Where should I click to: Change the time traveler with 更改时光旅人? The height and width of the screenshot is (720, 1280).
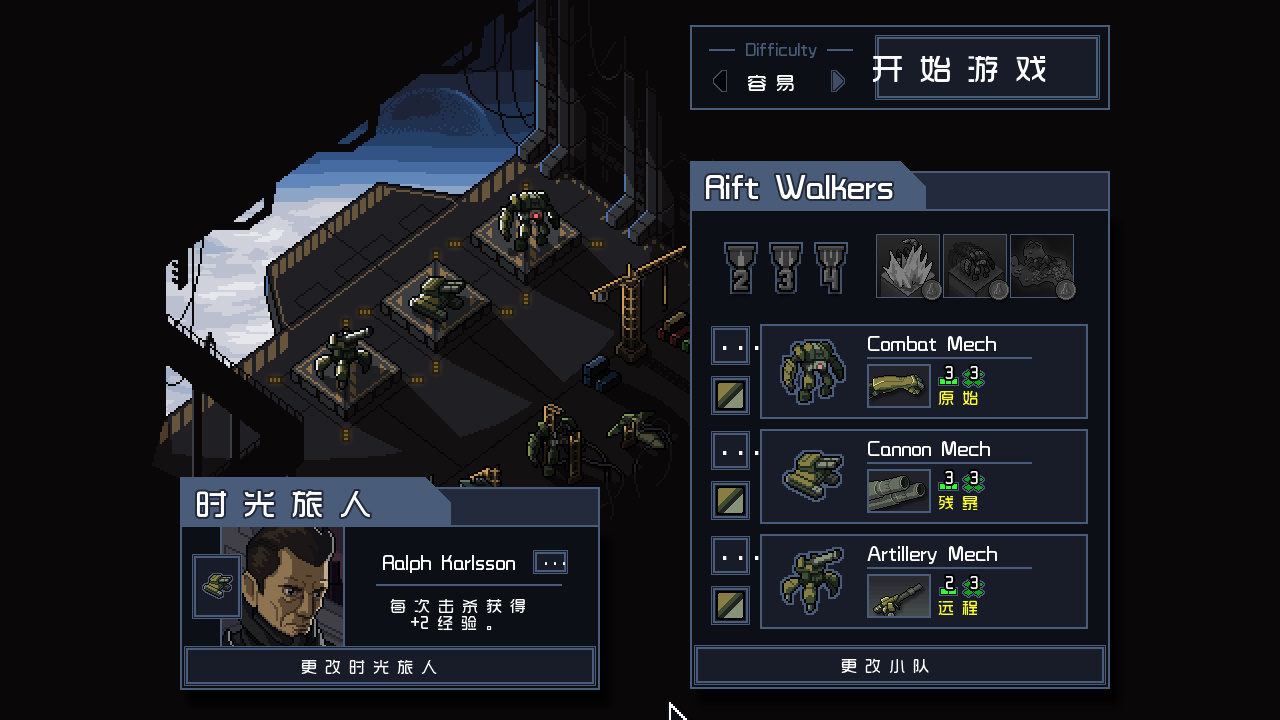point(390,667)
